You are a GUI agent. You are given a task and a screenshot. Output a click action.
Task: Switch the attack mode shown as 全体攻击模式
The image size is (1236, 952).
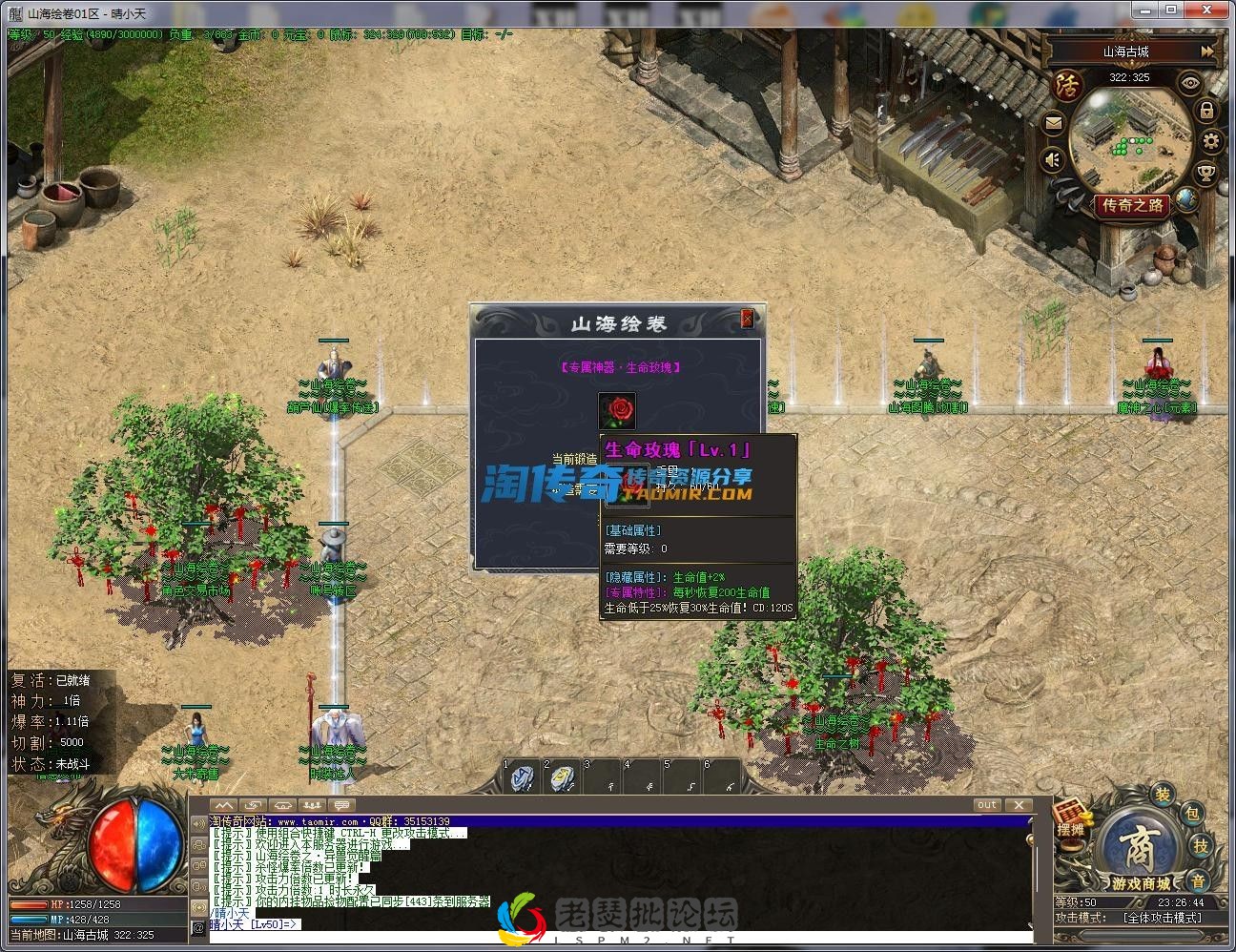click(x=1163, y=917)
